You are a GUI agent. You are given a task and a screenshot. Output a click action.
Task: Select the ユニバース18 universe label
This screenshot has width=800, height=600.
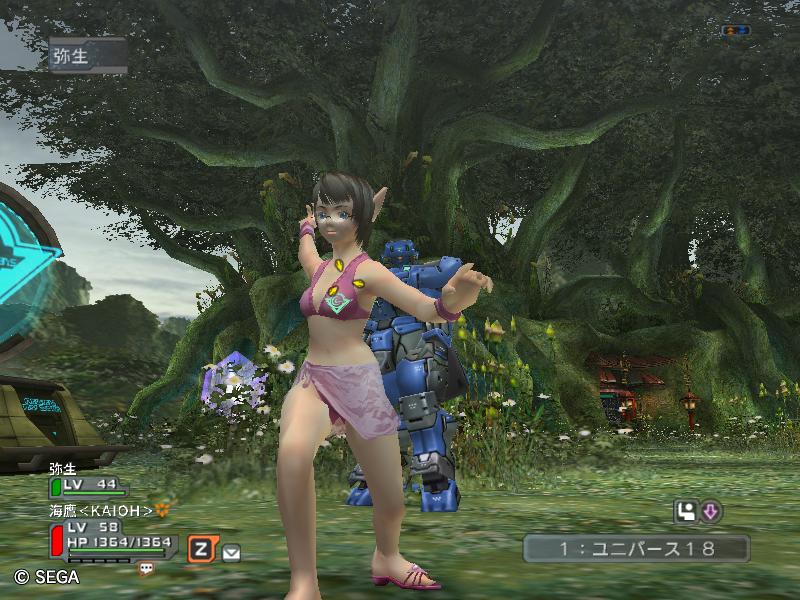click(x=636, y=548)
